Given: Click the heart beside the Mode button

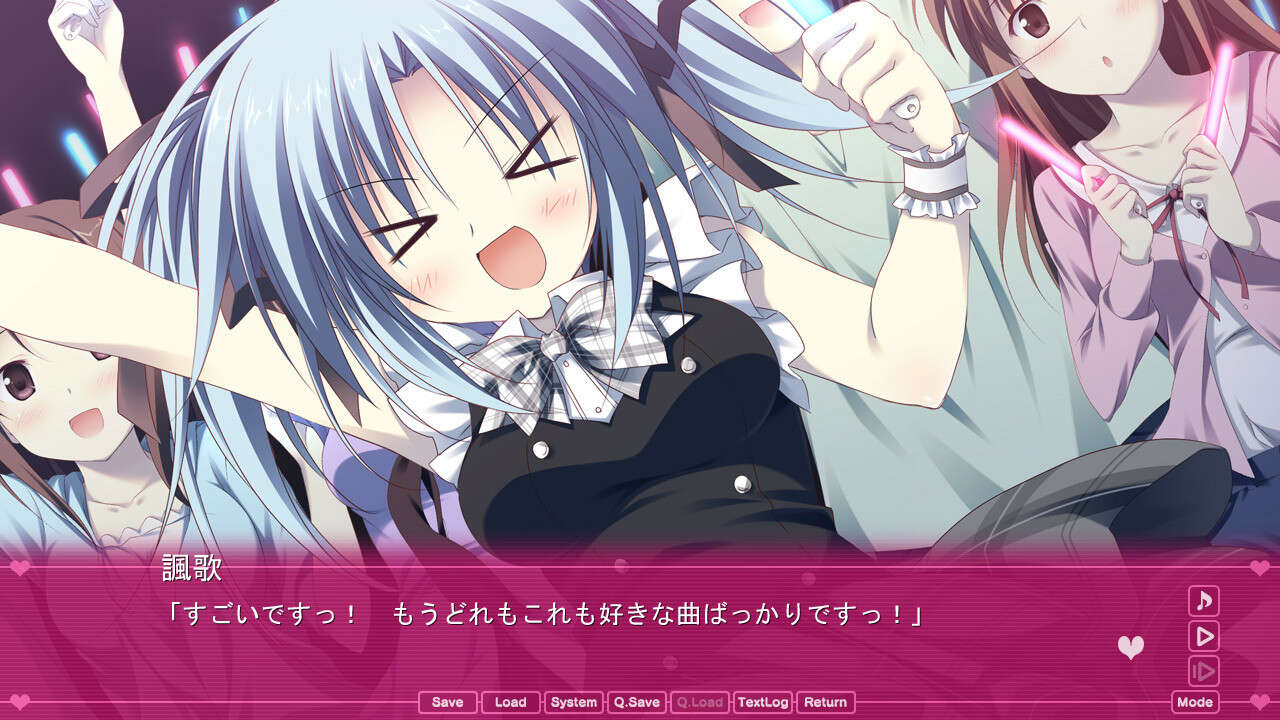Looking at the screenshot, I should (1258, 699).
